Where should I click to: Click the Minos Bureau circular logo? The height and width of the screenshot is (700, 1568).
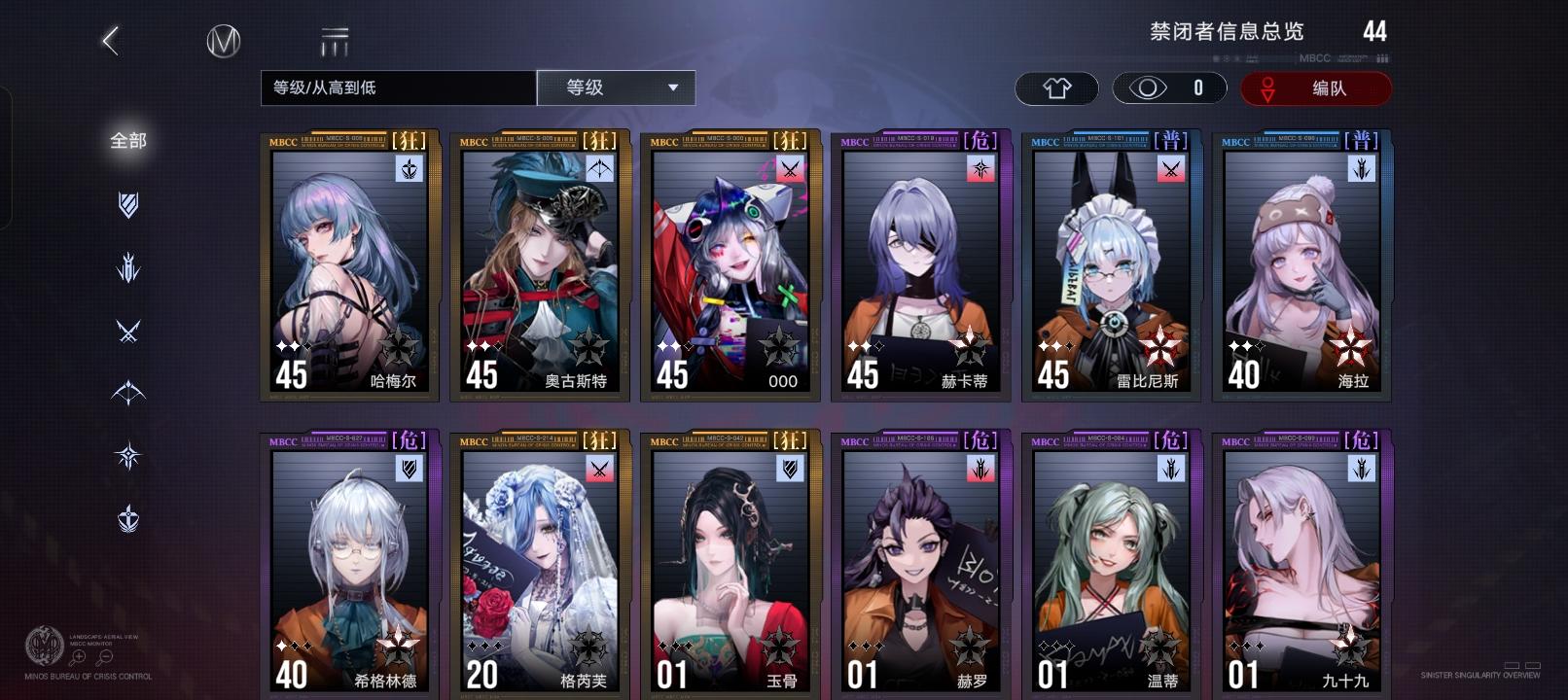coord(222,42)
